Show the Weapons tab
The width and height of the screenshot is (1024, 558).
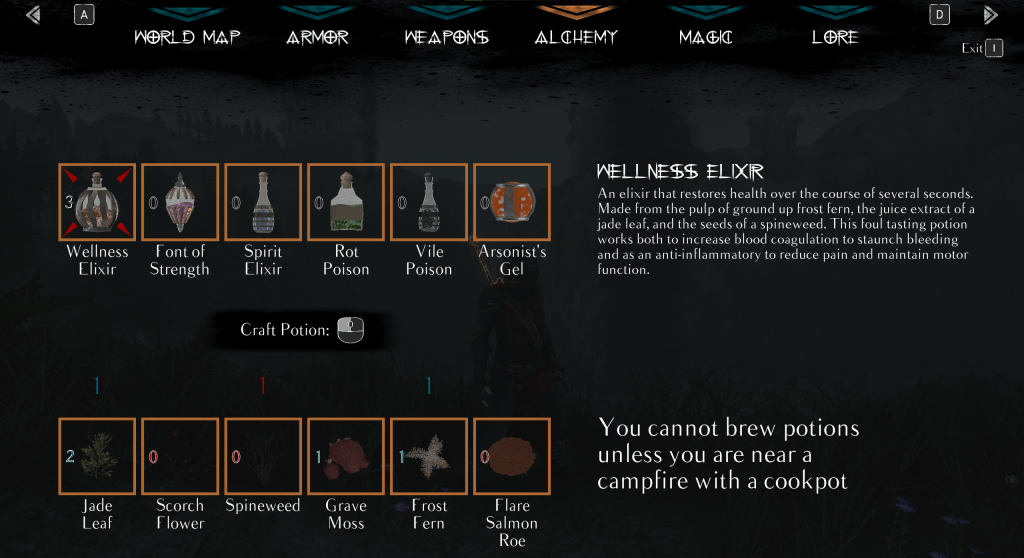pos(446,38)
